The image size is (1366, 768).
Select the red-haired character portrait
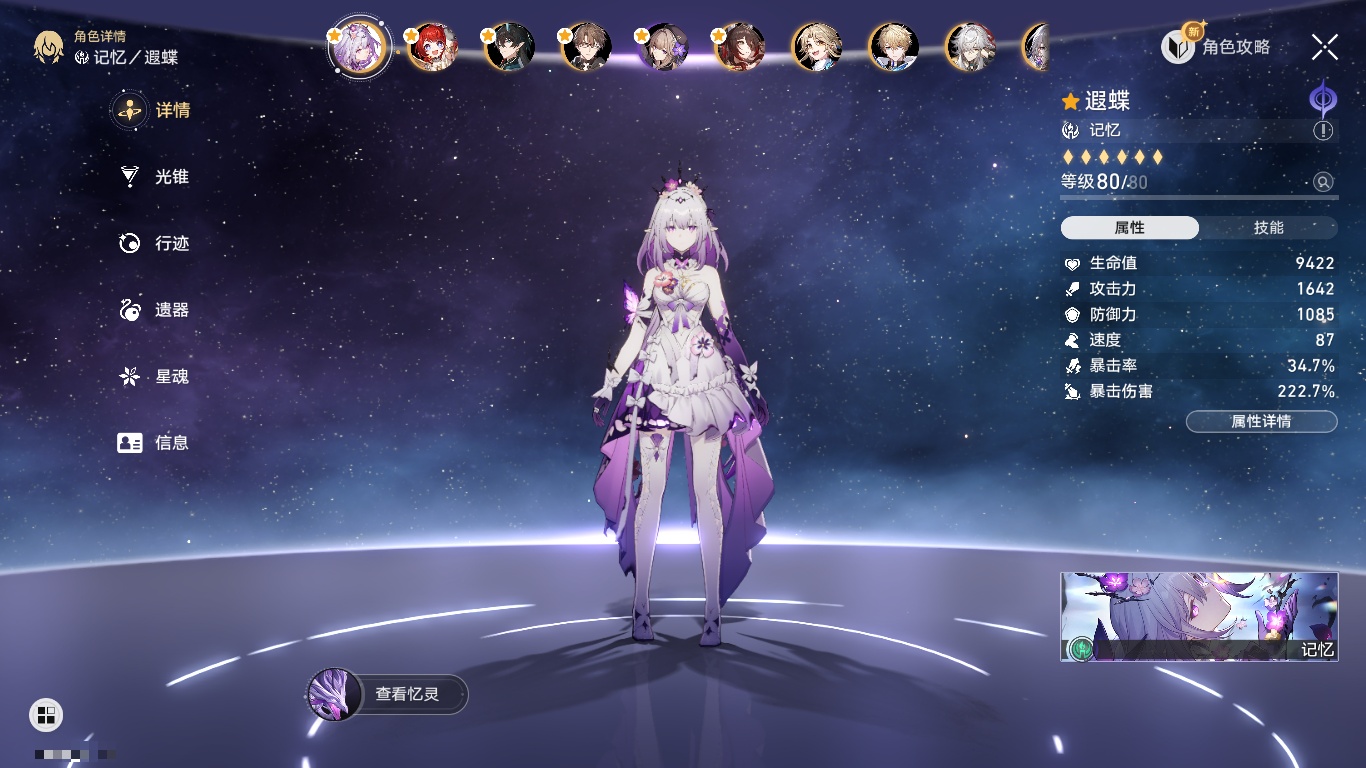pyautogui.click(x=432, y=47)
